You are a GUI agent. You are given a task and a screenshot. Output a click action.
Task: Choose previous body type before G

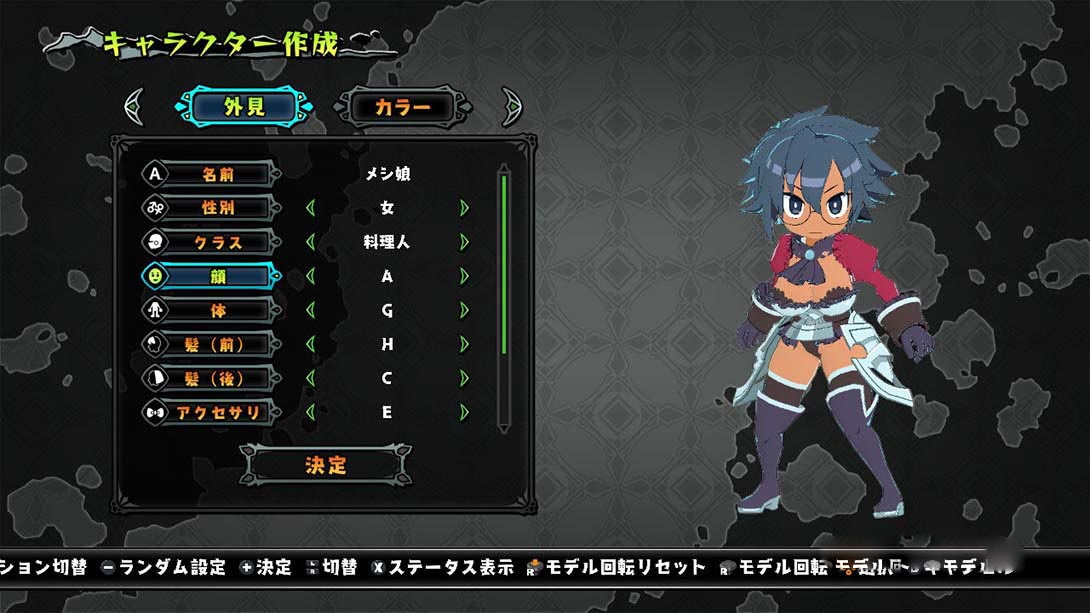pos(310,310)
